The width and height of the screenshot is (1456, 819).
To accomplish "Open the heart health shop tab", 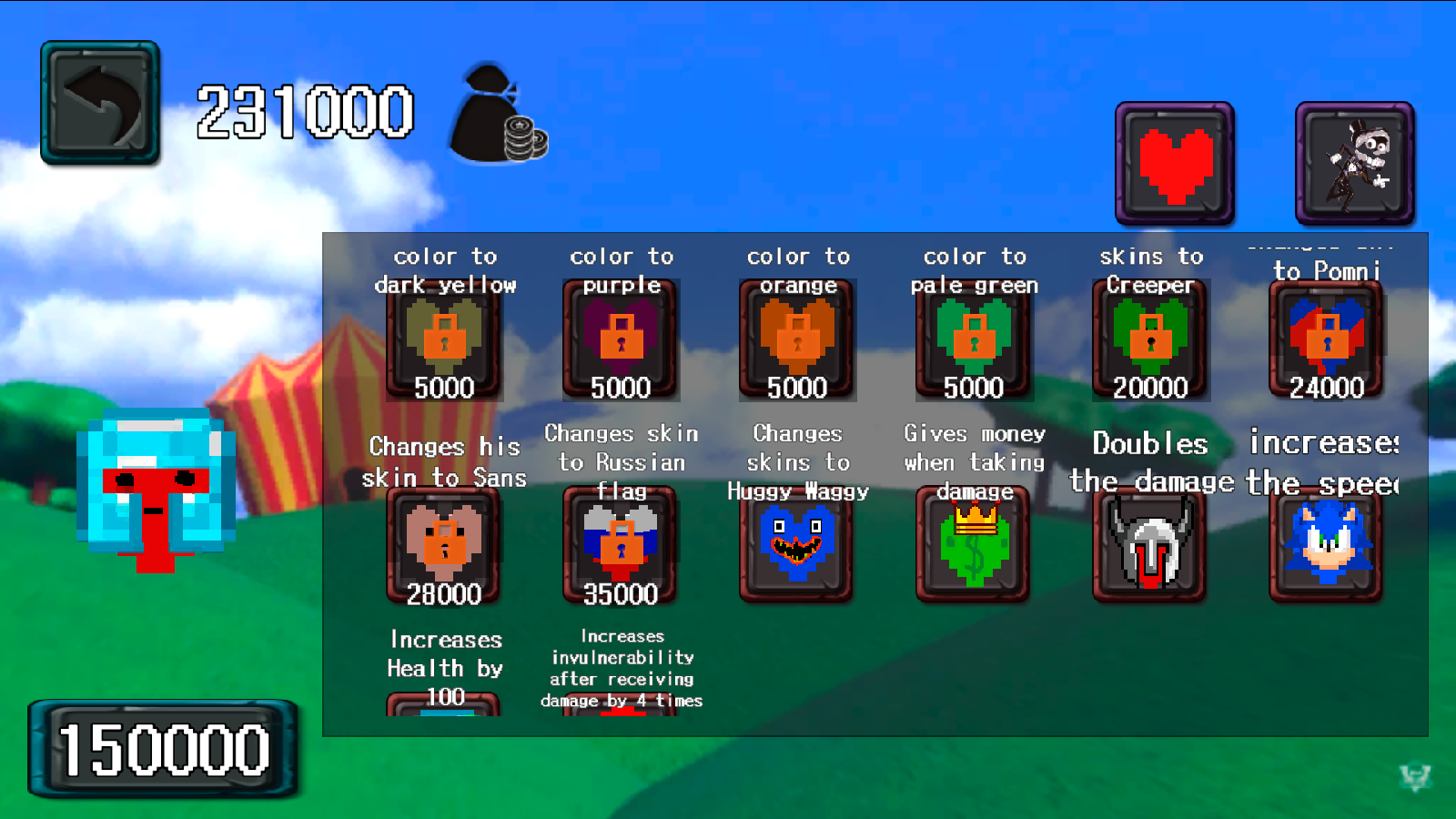I will (x=1174, y=164).
